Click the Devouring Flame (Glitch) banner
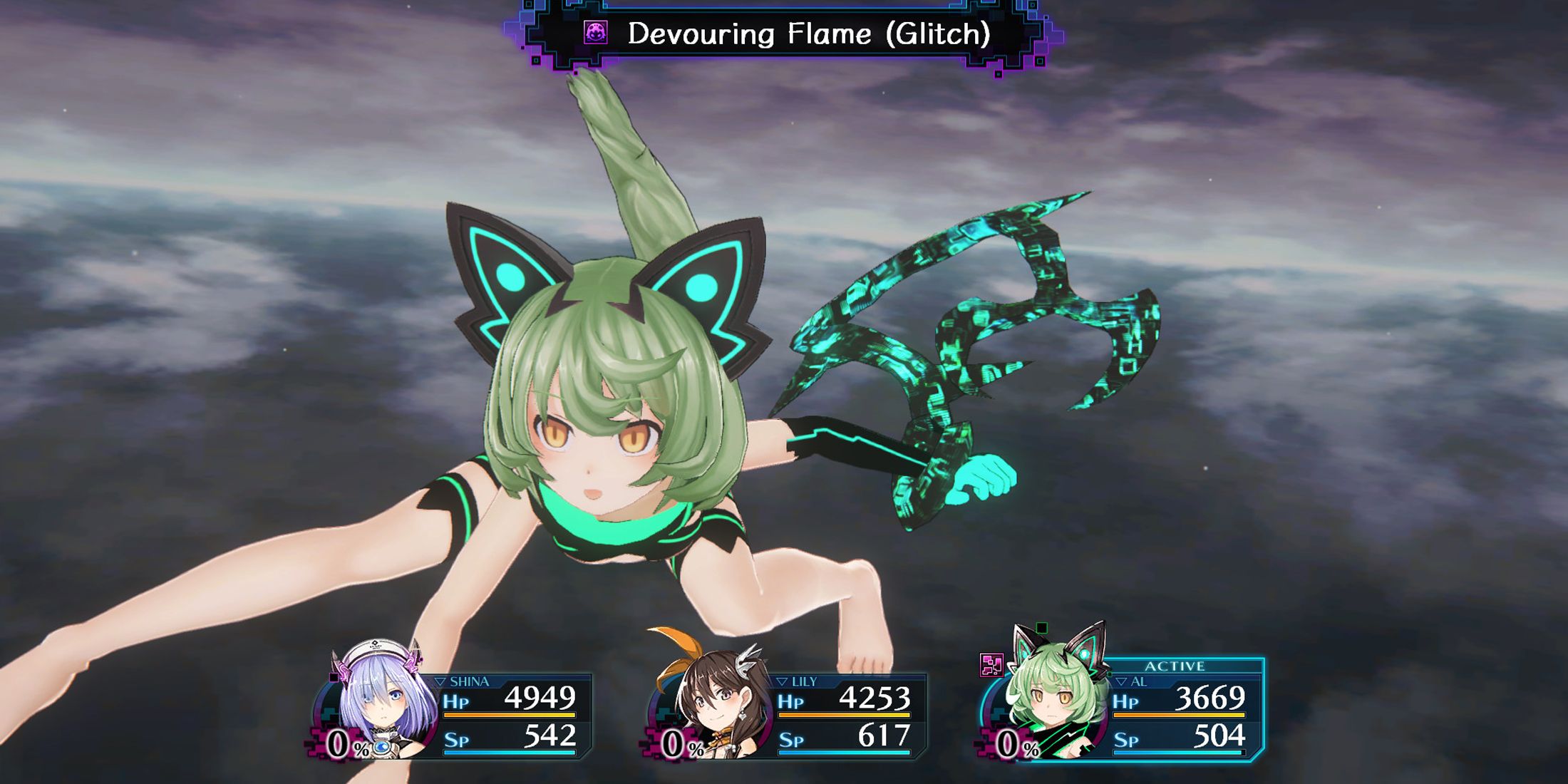The height and width of the screenshot is (784, 1568). 784,33
